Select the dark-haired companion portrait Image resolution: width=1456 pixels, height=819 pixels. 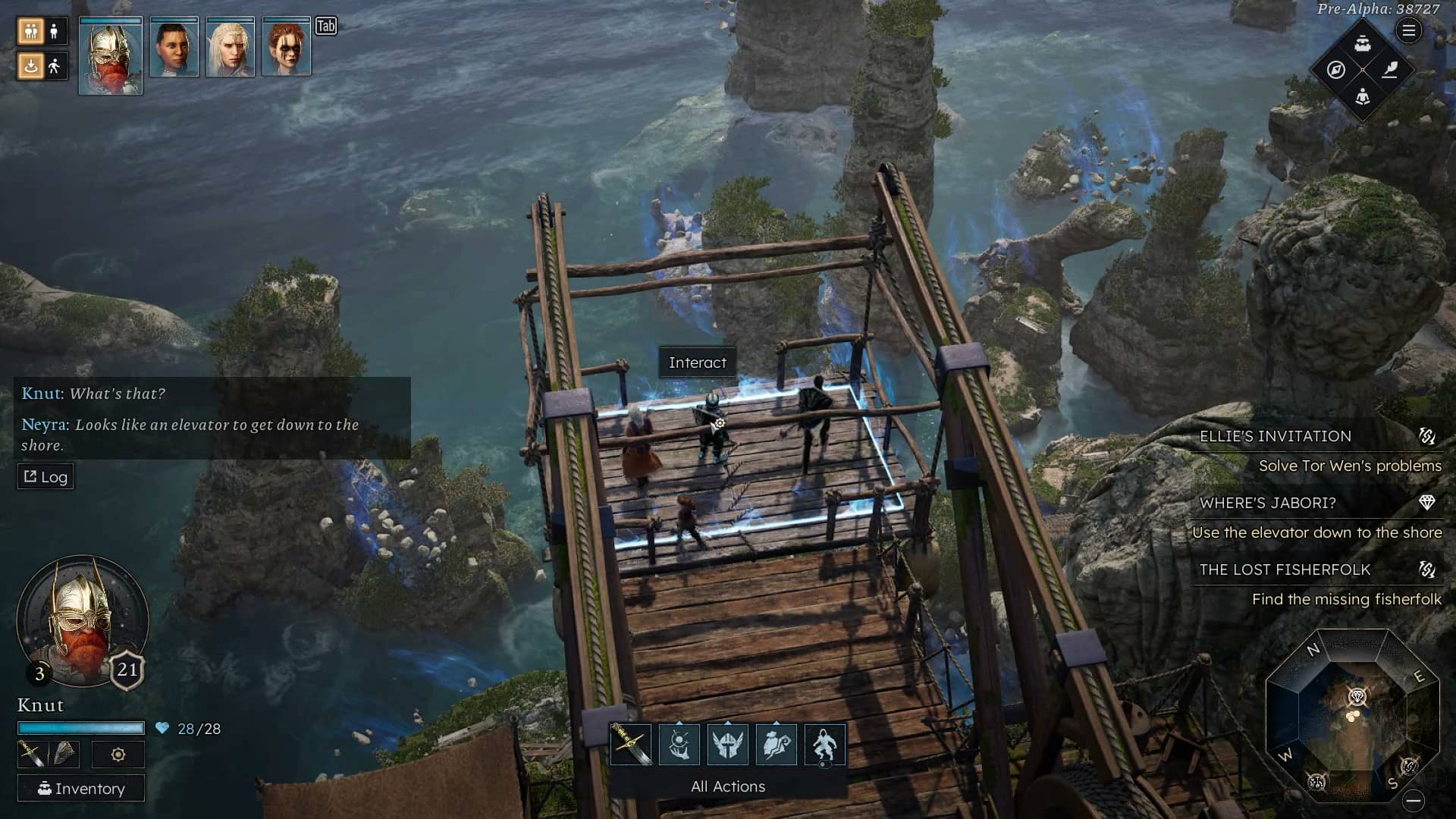174,48
